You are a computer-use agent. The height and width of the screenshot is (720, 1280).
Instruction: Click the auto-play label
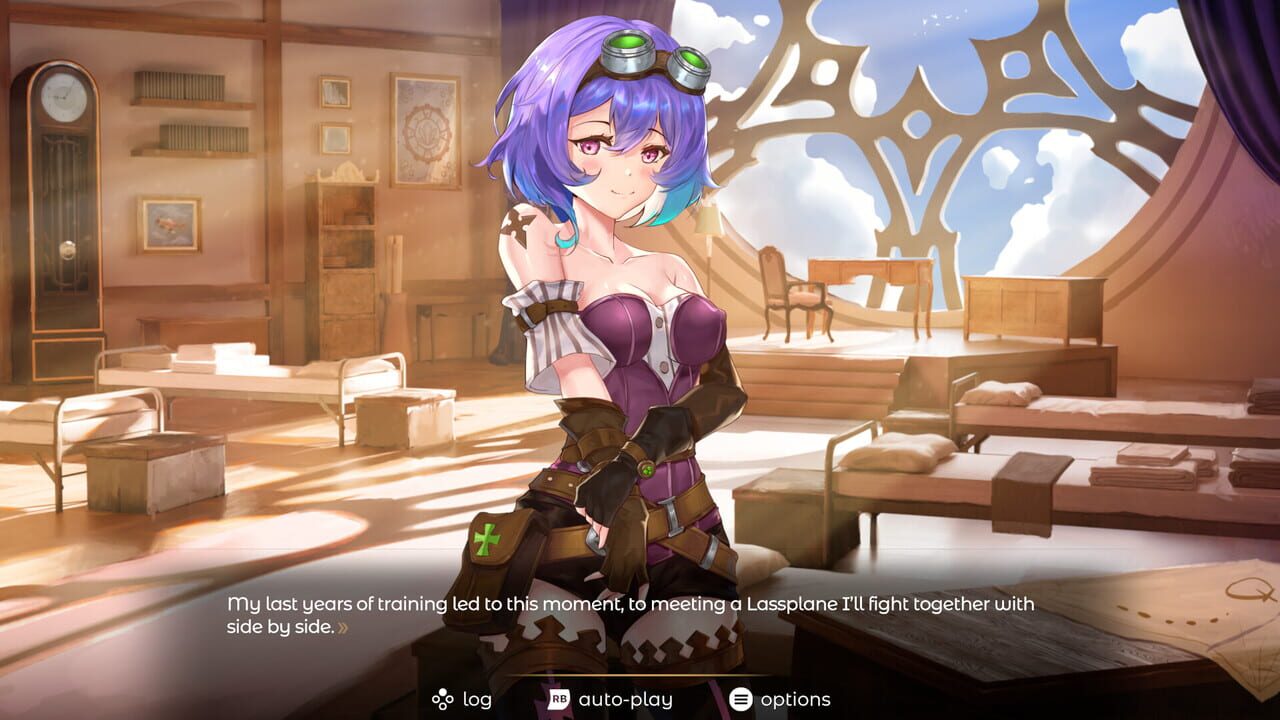[625, 697]
